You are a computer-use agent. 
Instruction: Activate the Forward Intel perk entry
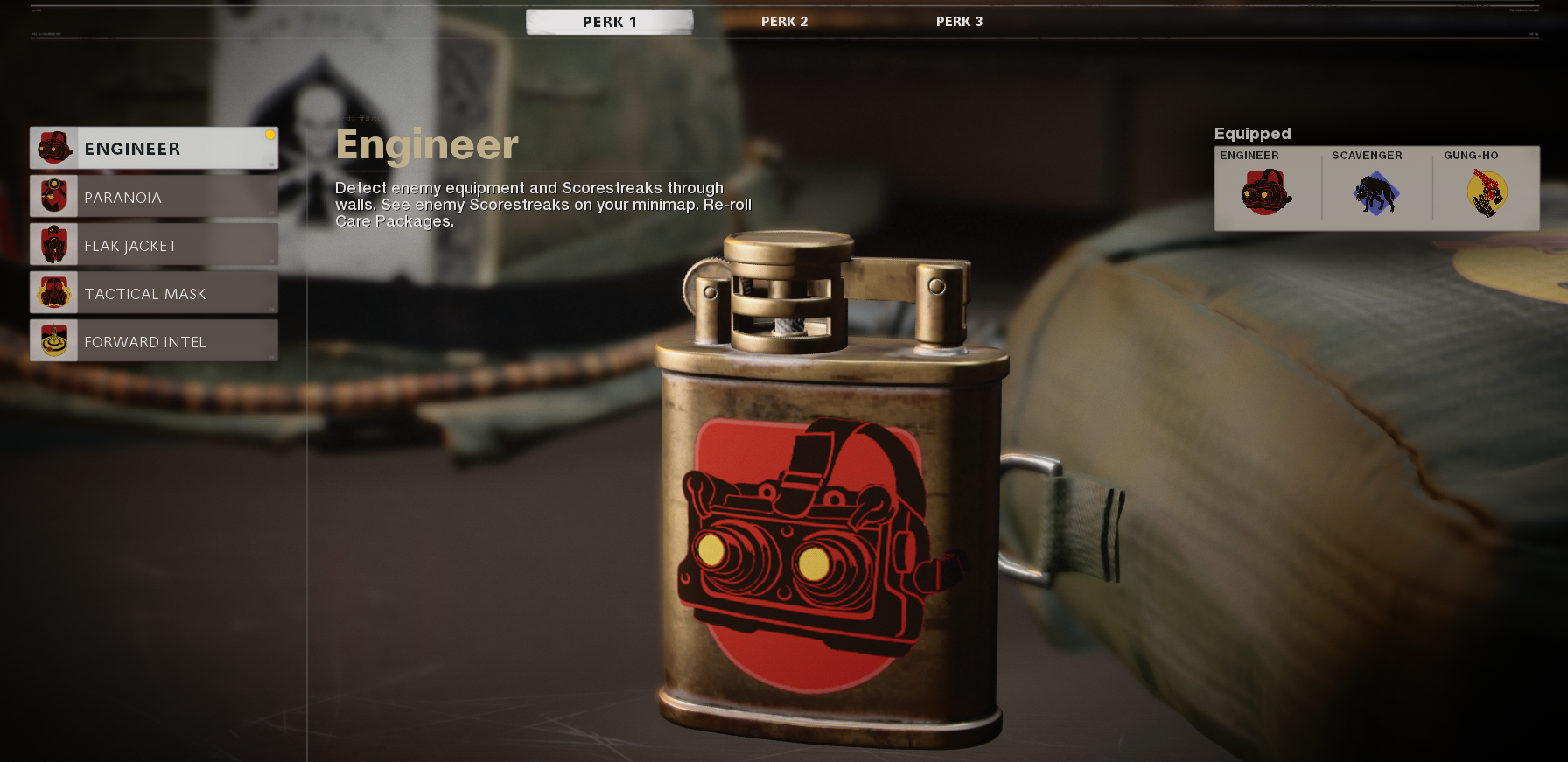tap(153, 340)
